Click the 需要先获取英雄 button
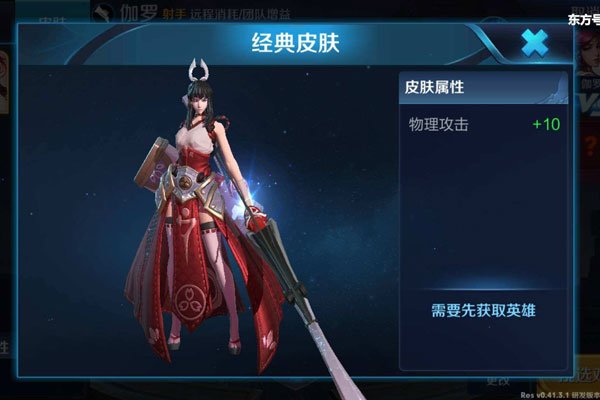The height and width of the screenshot is (400, 600). point(484,310)
